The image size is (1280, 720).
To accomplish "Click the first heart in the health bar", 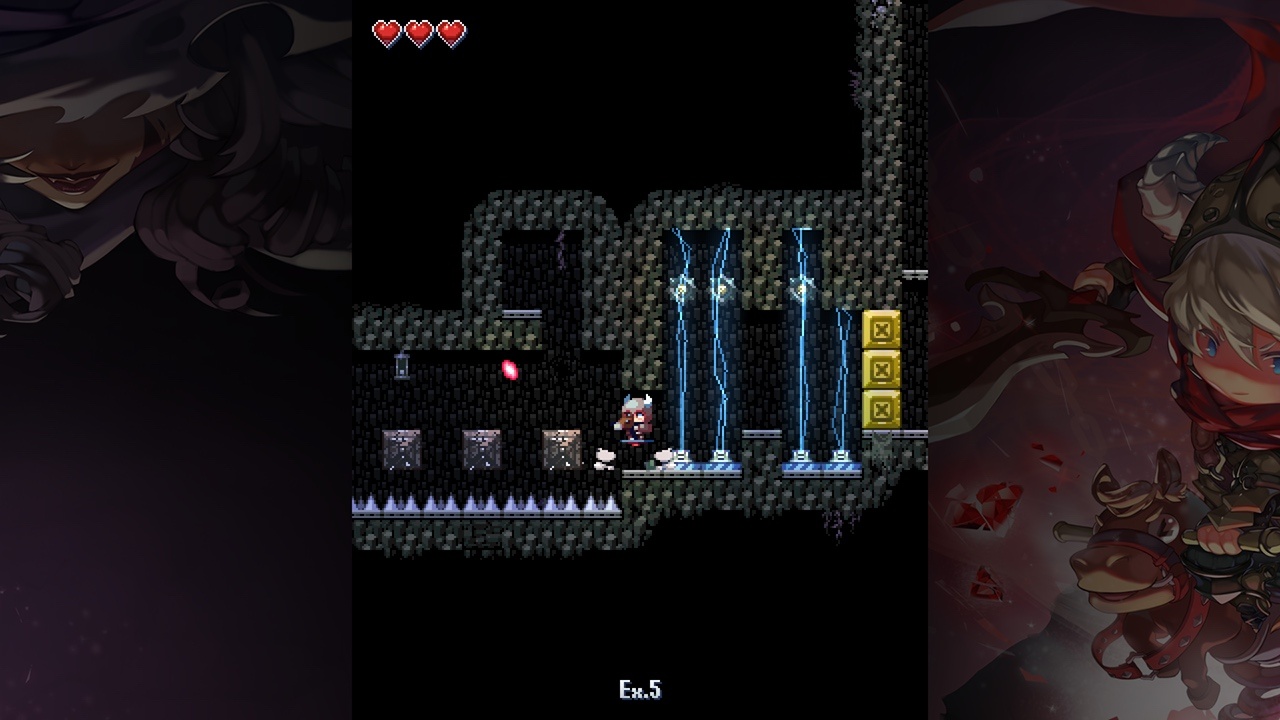I will click(386, 32).
